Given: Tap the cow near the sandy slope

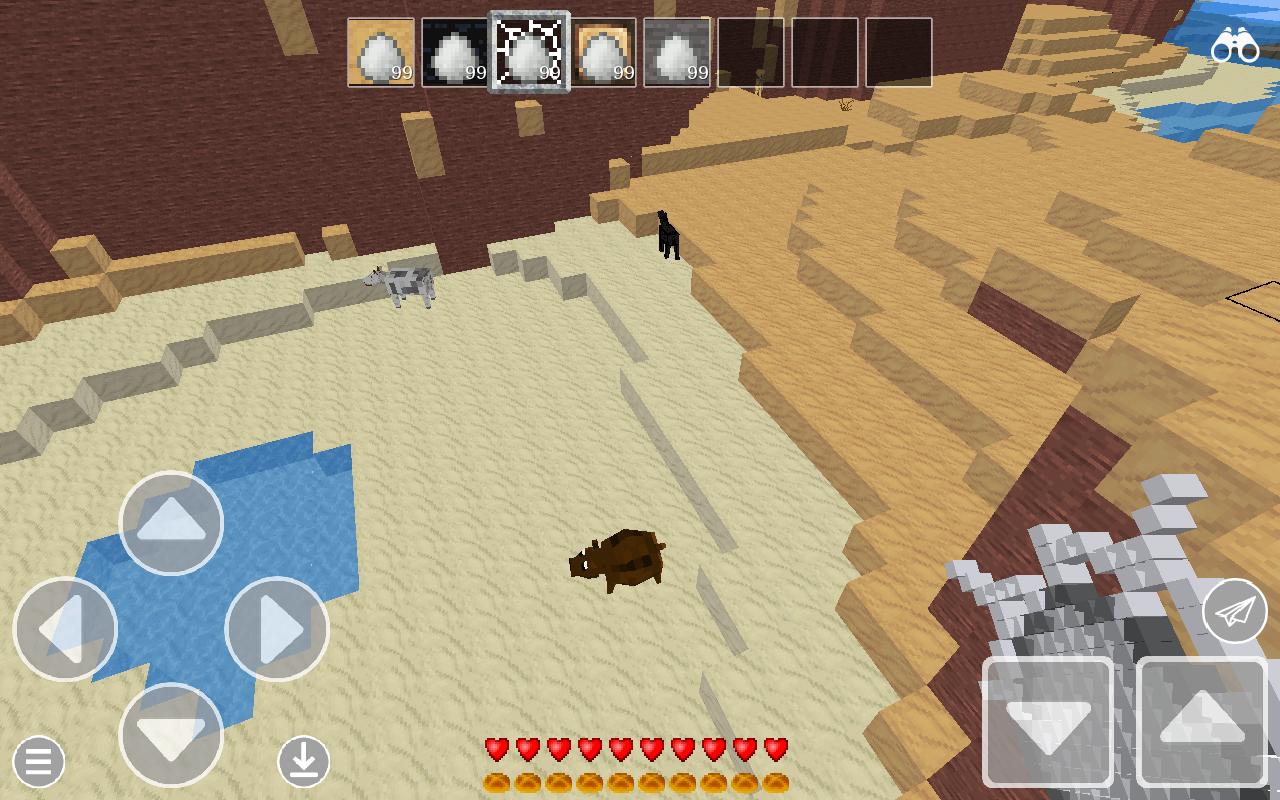Looking at the screenshot, I should [405, 286].
